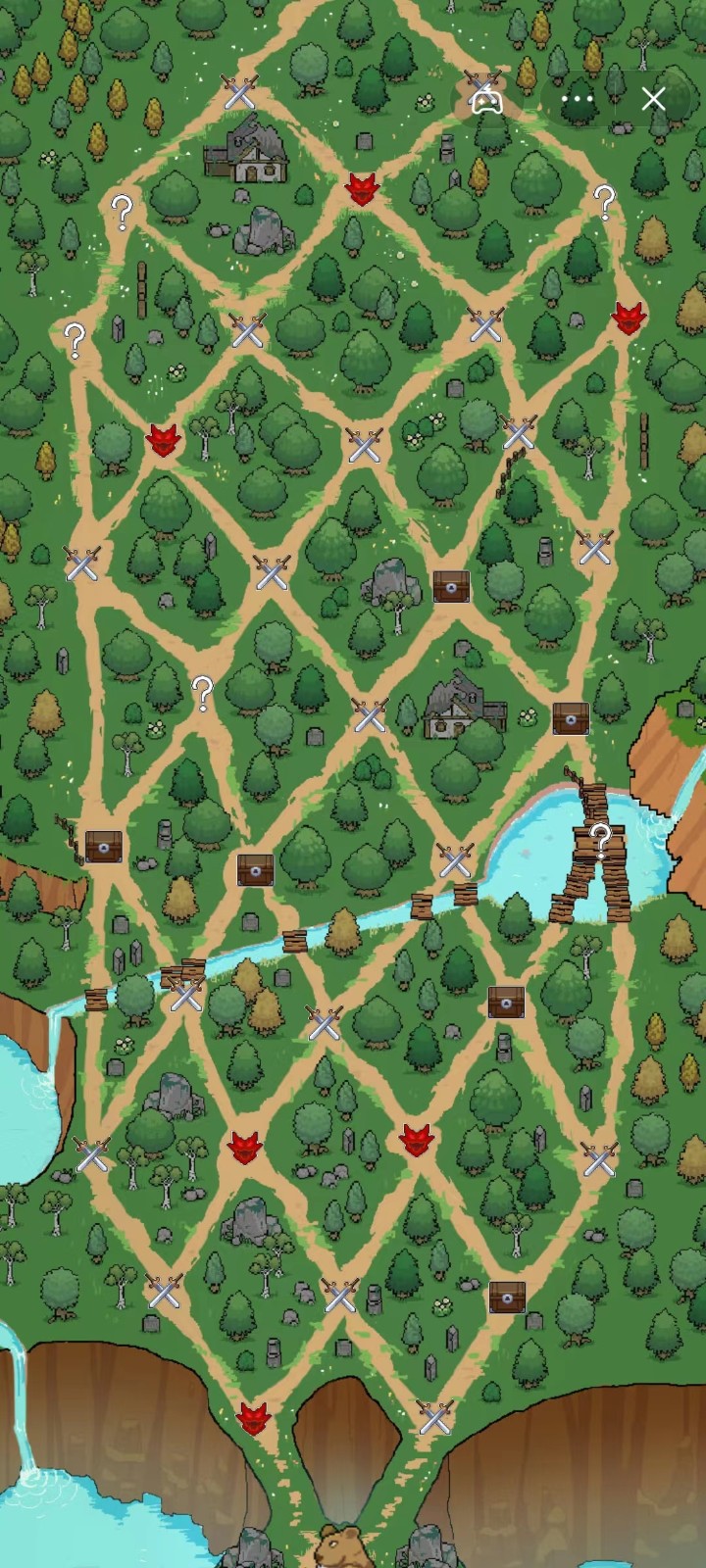Viewport: 706px width, 1568px height.
Task: Close the game with the X button
Action: click(x=653, y=99)
